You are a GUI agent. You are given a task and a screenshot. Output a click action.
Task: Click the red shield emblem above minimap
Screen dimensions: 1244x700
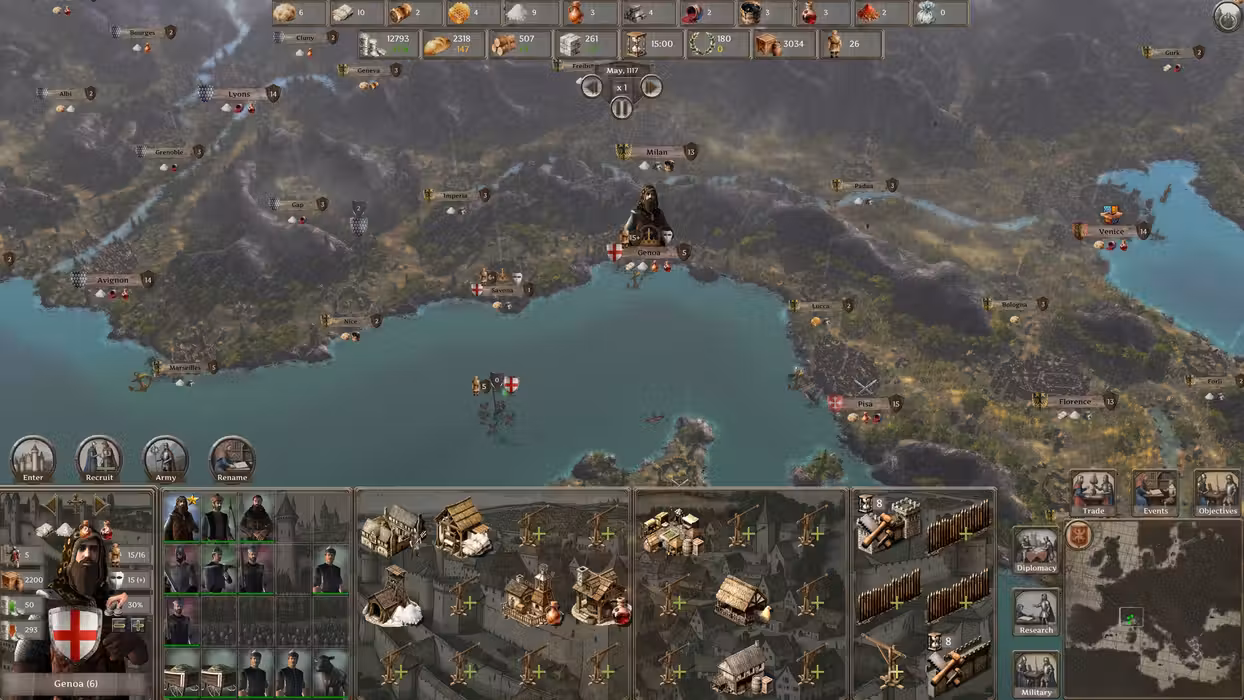[1078, 535]
